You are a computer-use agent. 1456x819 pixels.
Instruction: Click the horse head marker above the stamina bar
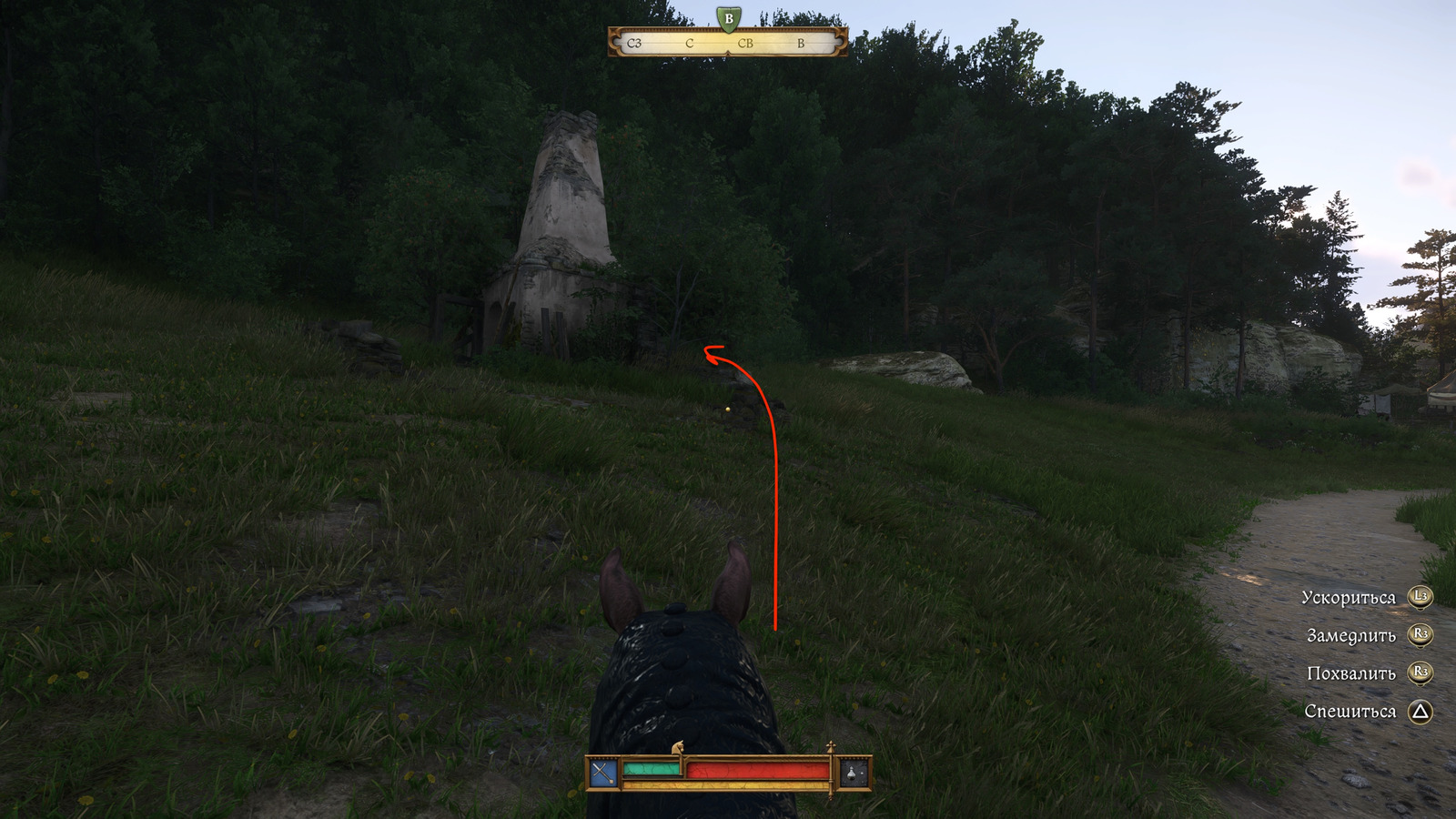point(677,748)
